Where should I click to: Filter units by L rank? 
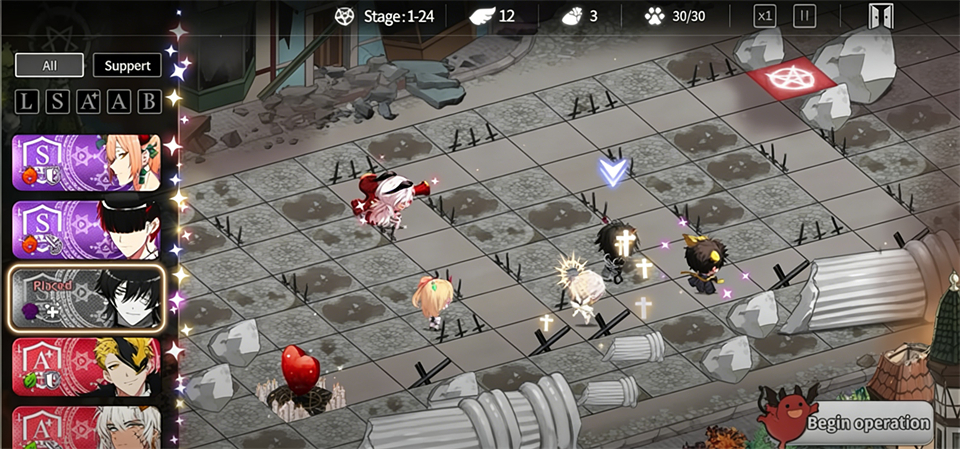click(x=27, y=101)
